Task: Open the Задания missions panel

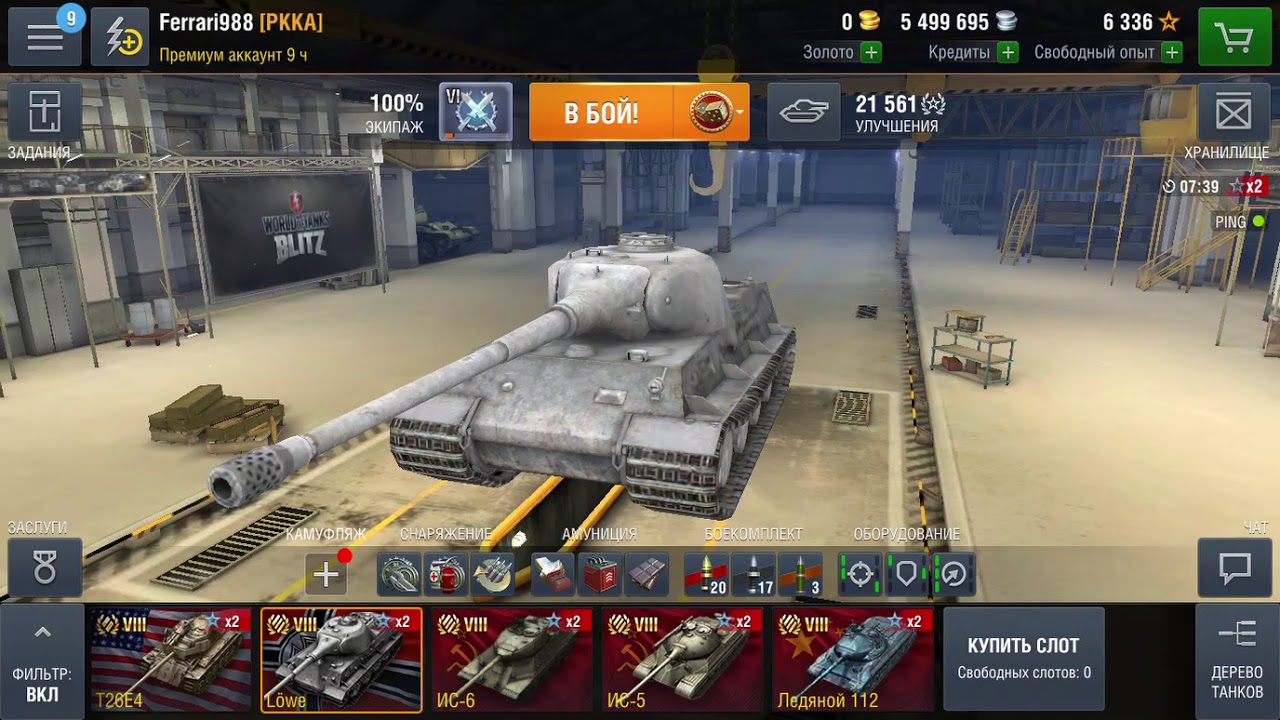Action: tap(44, 113)
